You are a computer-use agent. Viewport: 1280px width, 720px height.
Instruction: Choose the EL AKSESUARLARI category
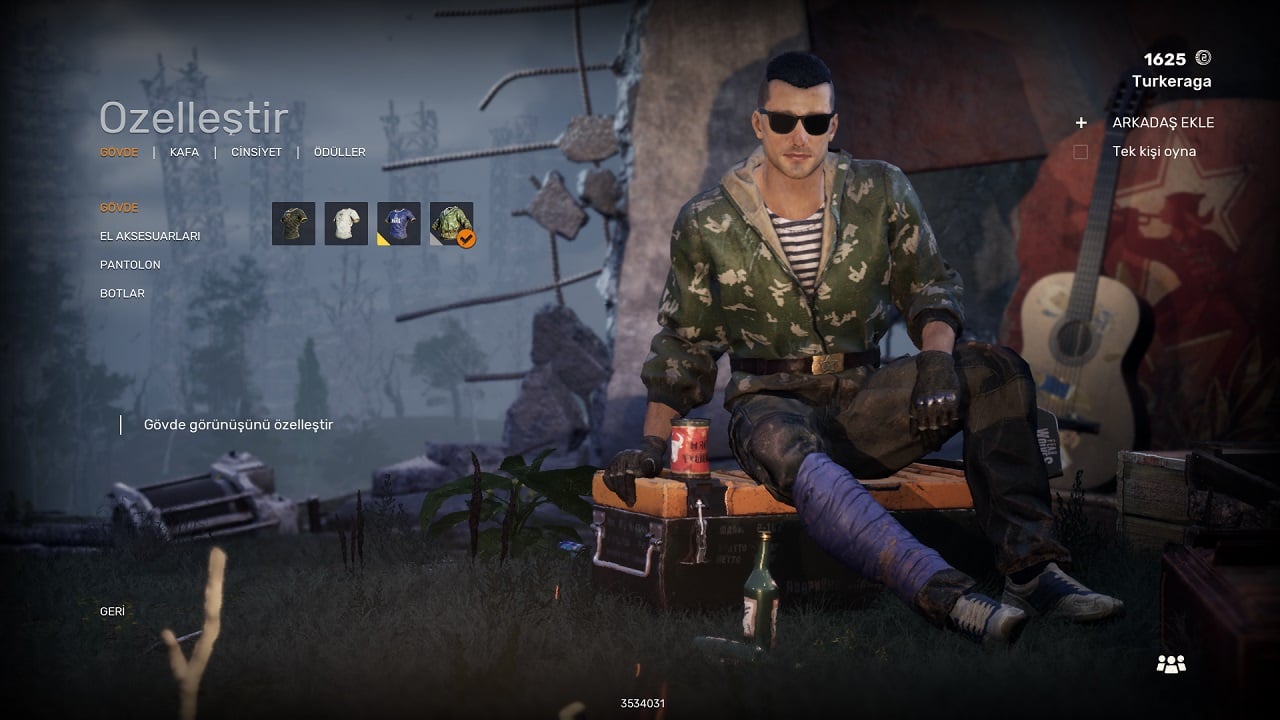[150, 236]
